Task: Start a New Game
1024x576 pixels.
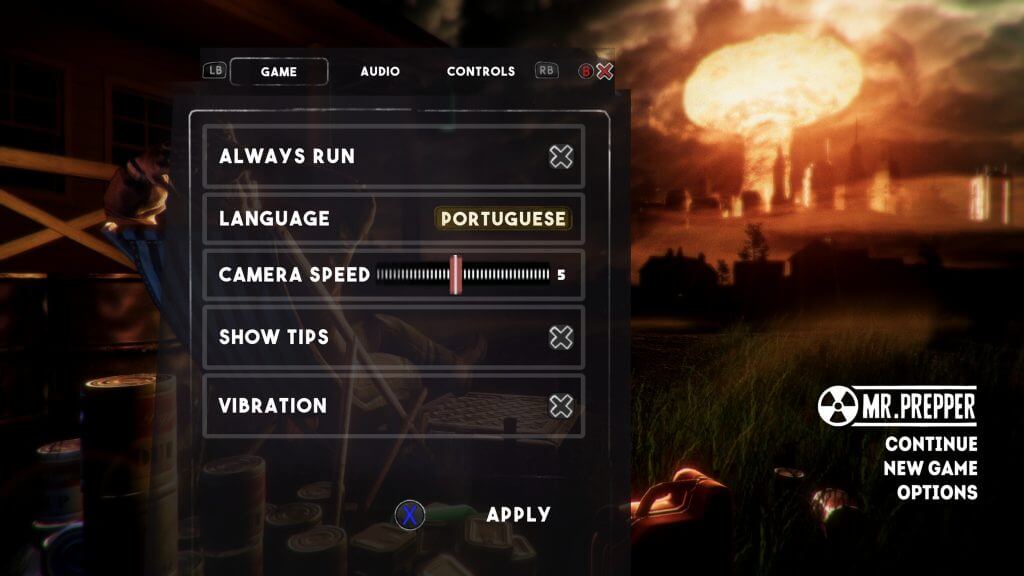Action: (x=930, y=468)
